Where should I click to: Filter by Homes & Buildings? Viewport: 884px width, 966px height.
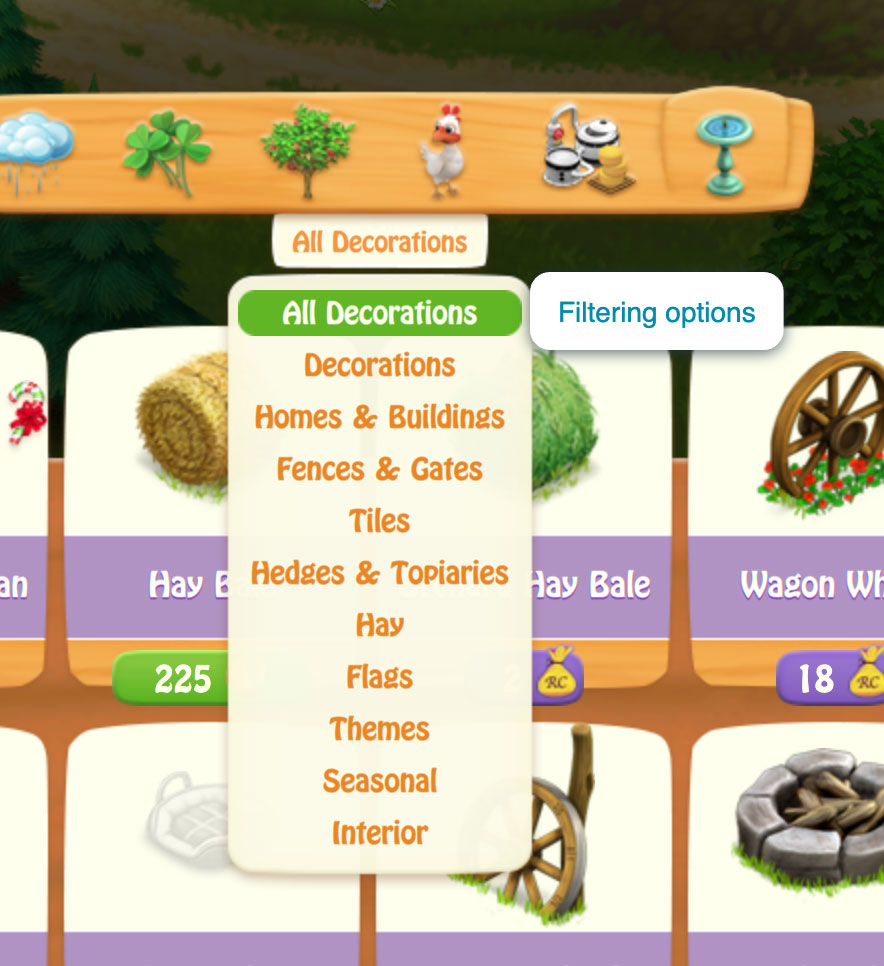coord(380,417)
